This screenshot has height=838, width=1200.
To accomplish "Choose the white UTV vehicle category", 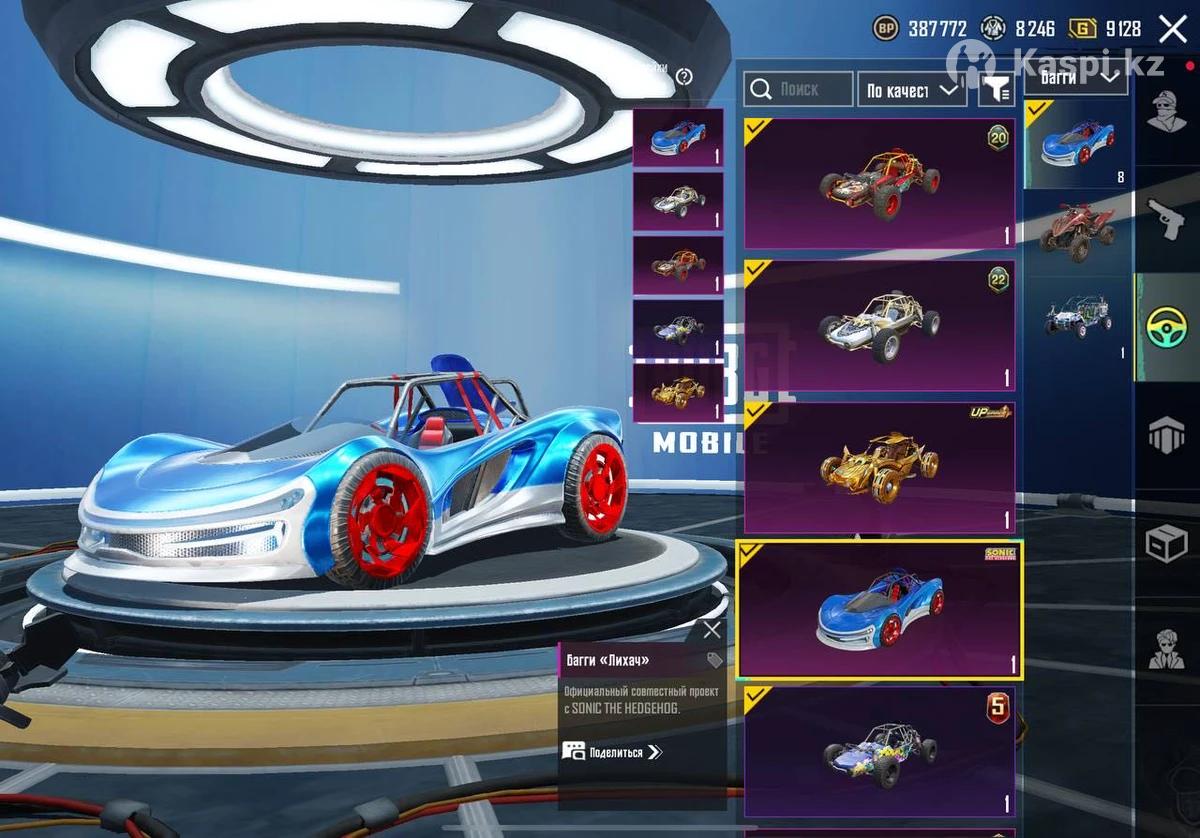I will click(1076, 318).
